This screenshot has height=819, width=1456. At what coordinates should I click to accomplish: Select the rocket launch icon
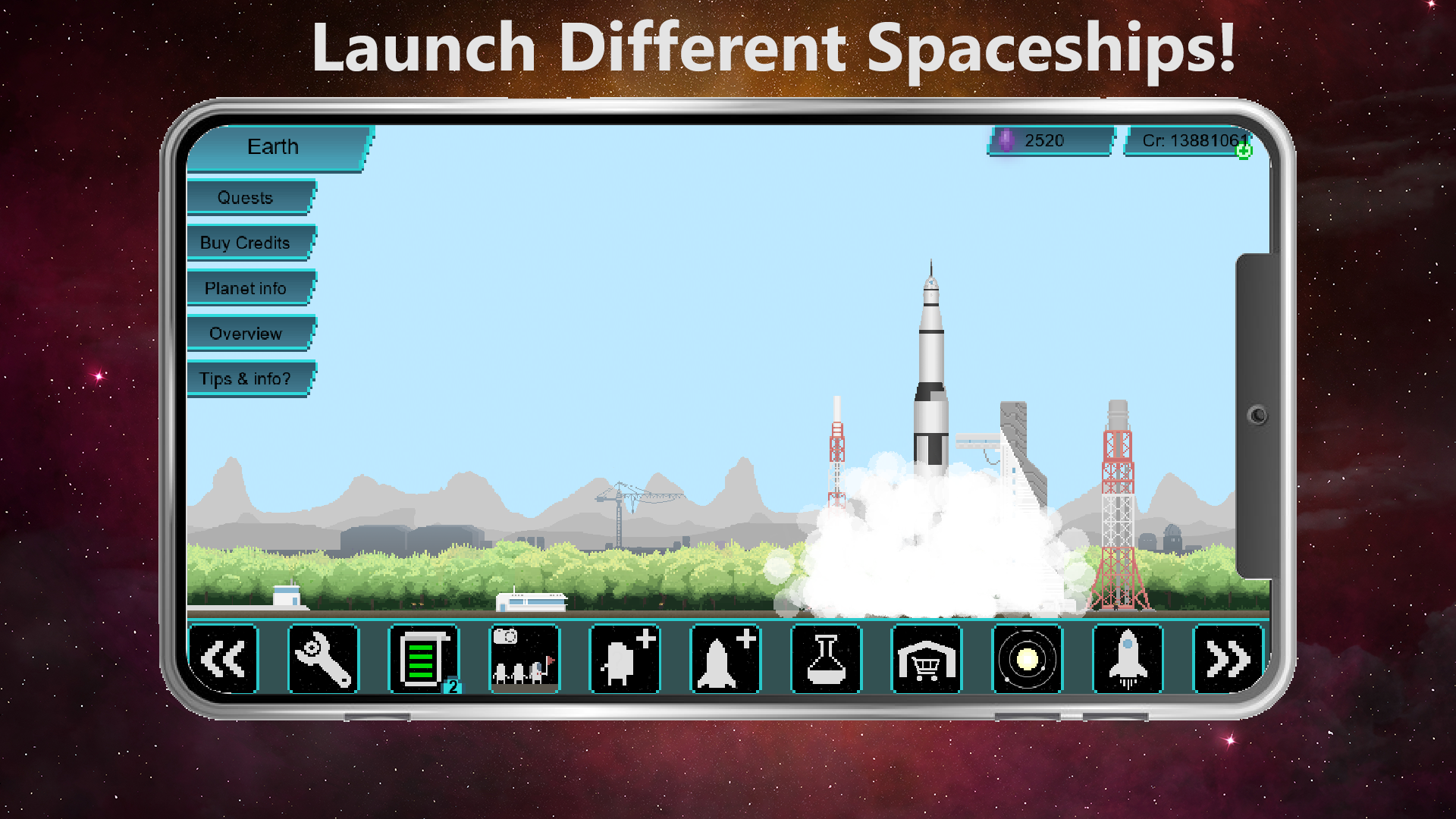1128,659
